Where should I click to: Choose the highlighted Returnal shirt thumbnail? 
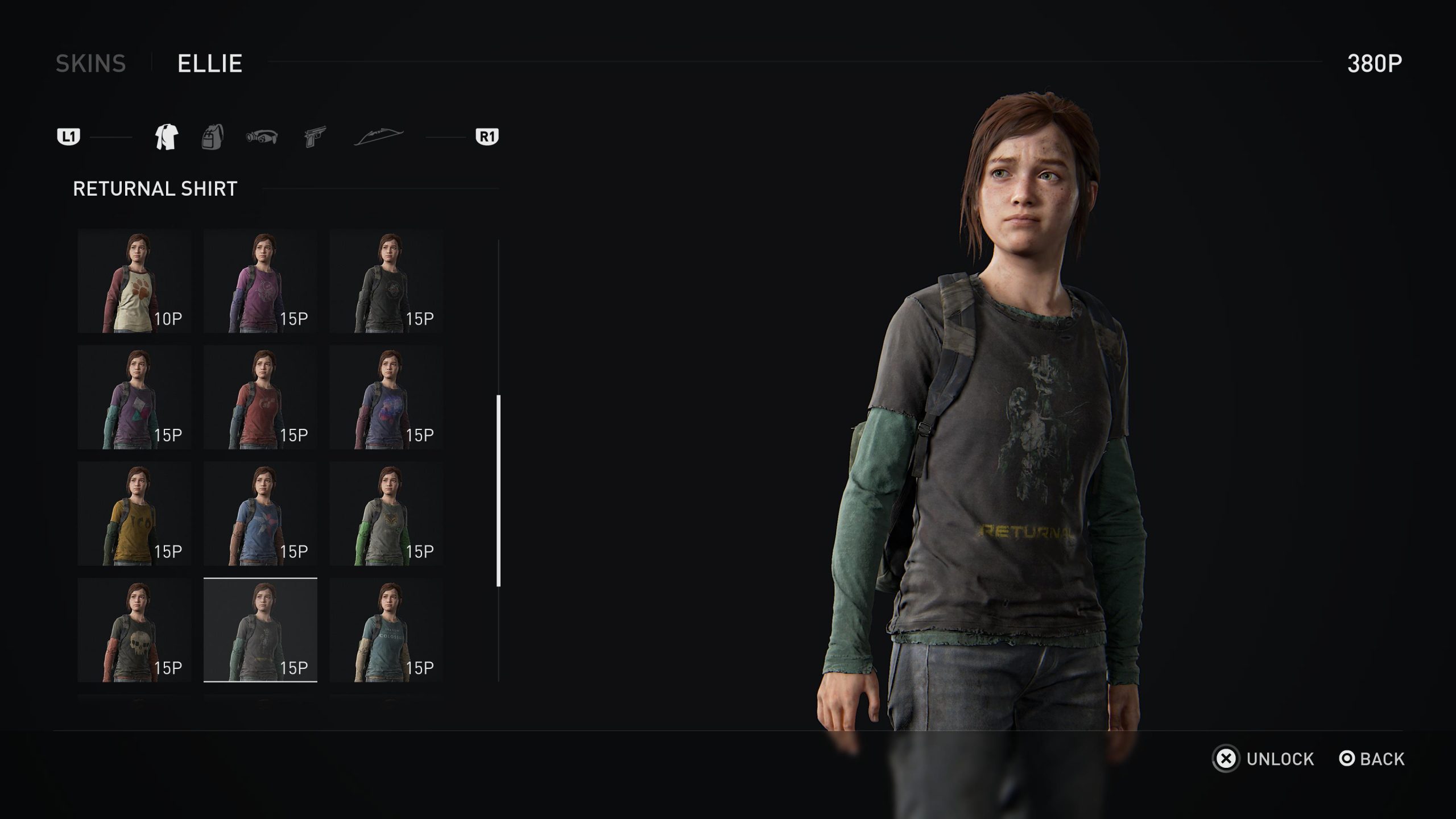[260, 630]
